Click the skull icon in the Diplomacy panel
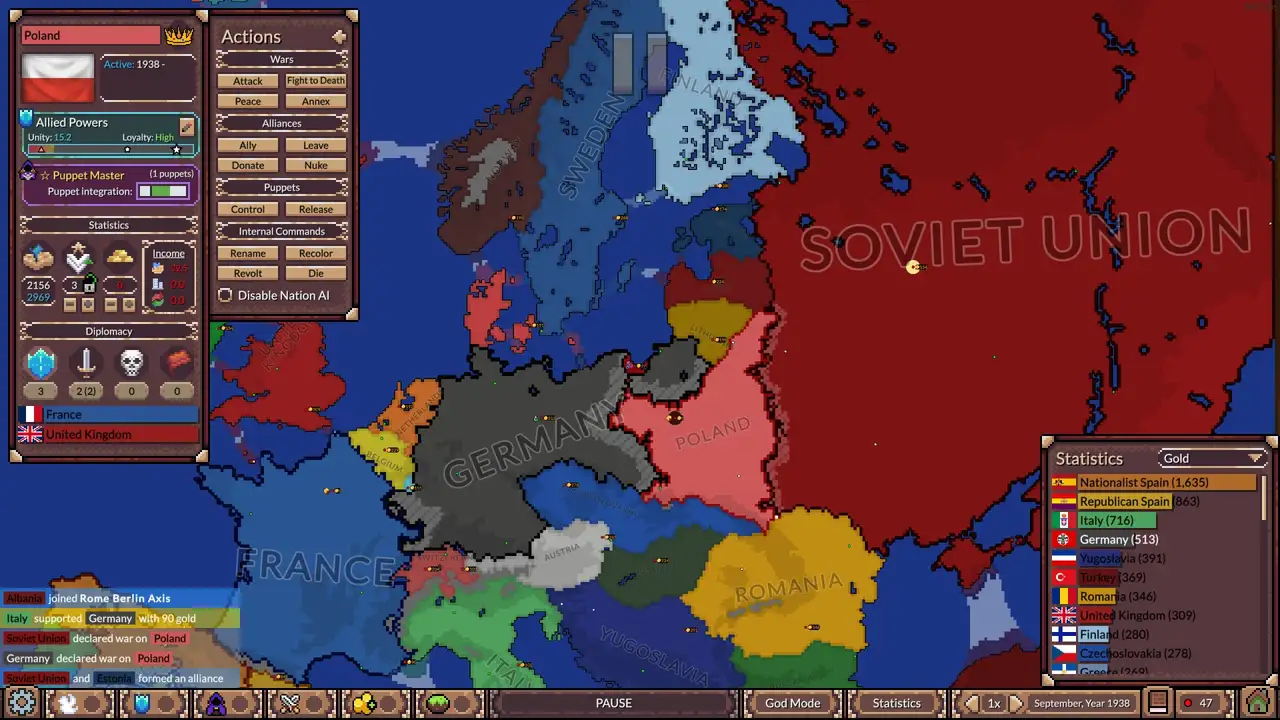1280x720 pixels. pos(131,362)
